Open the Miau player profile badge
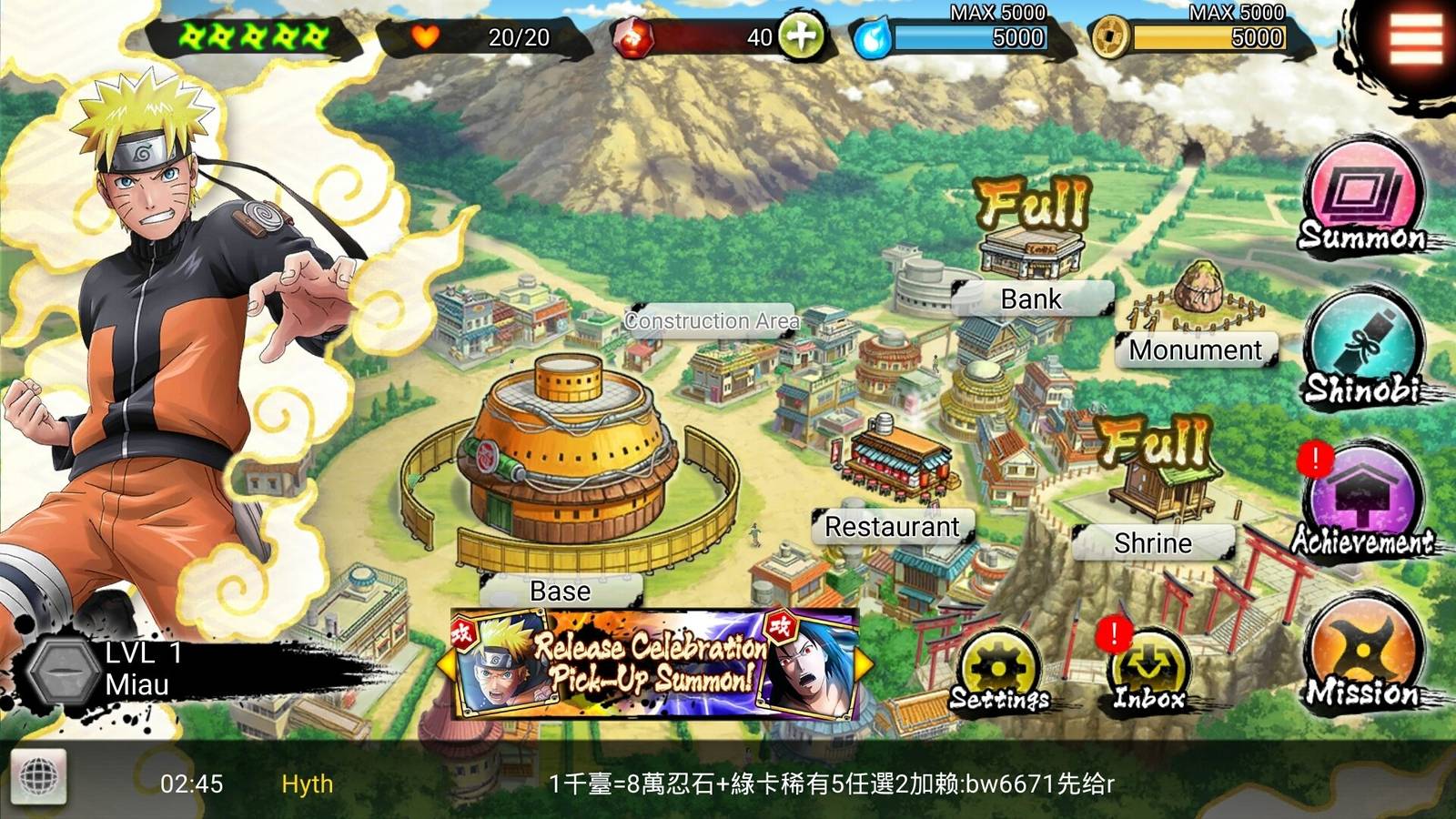Image resolution: width=1456 pixels, height=819 pixels. click(x=100, y=671)
